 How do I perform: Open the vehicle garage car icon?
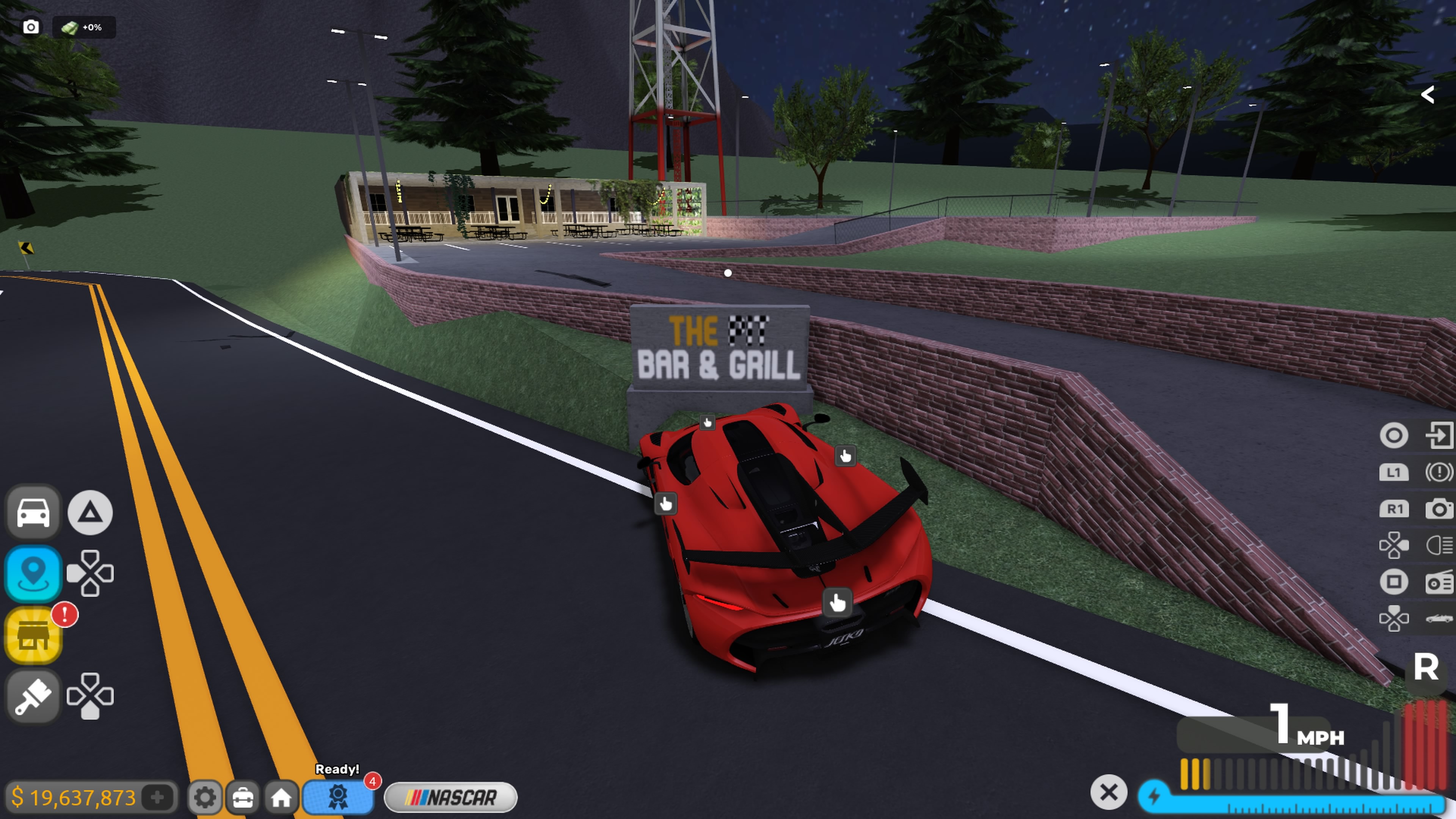[x=33, y=512]
